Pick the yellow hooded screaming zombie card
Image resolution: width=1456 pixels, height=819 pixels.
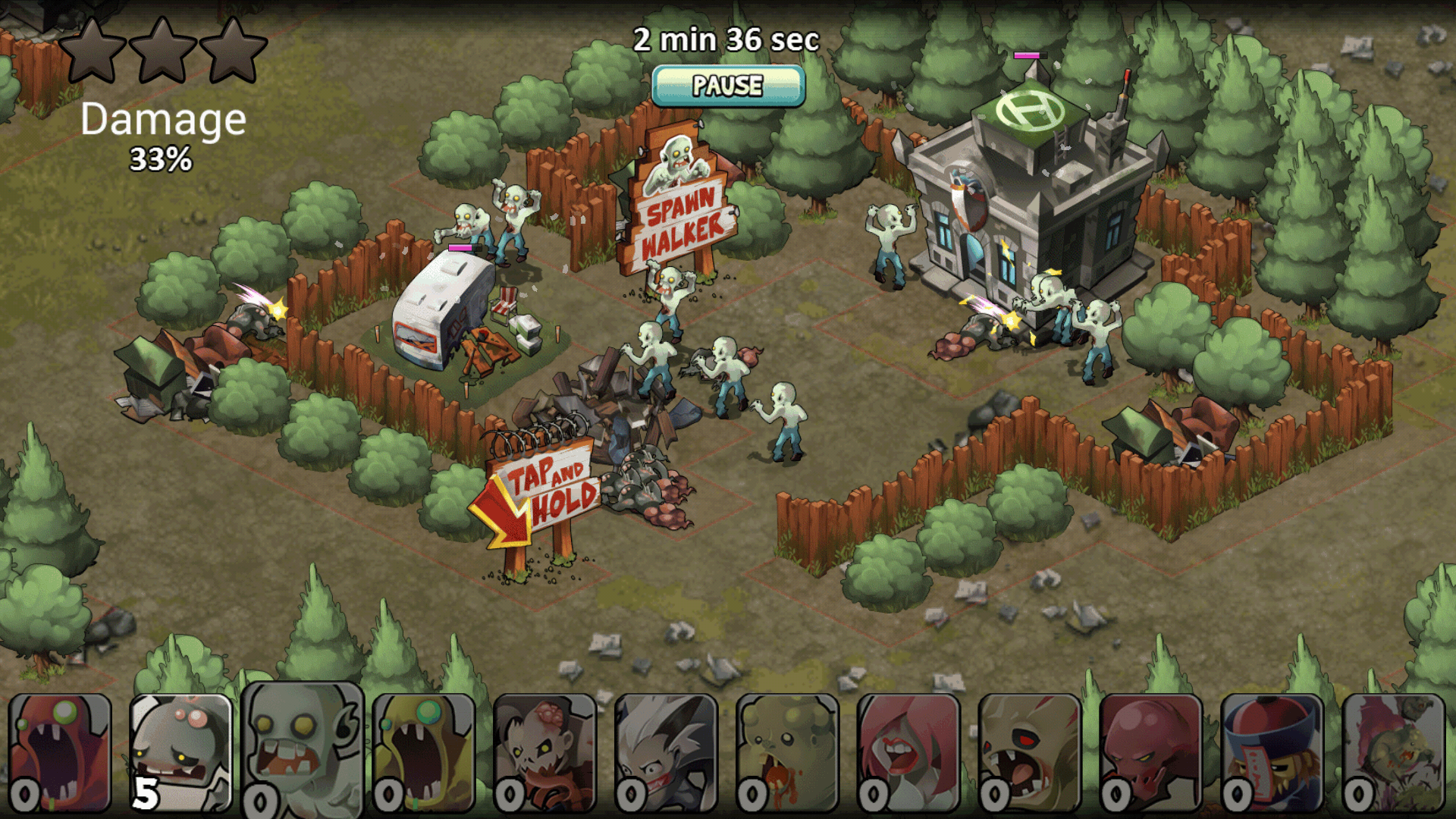424,752
